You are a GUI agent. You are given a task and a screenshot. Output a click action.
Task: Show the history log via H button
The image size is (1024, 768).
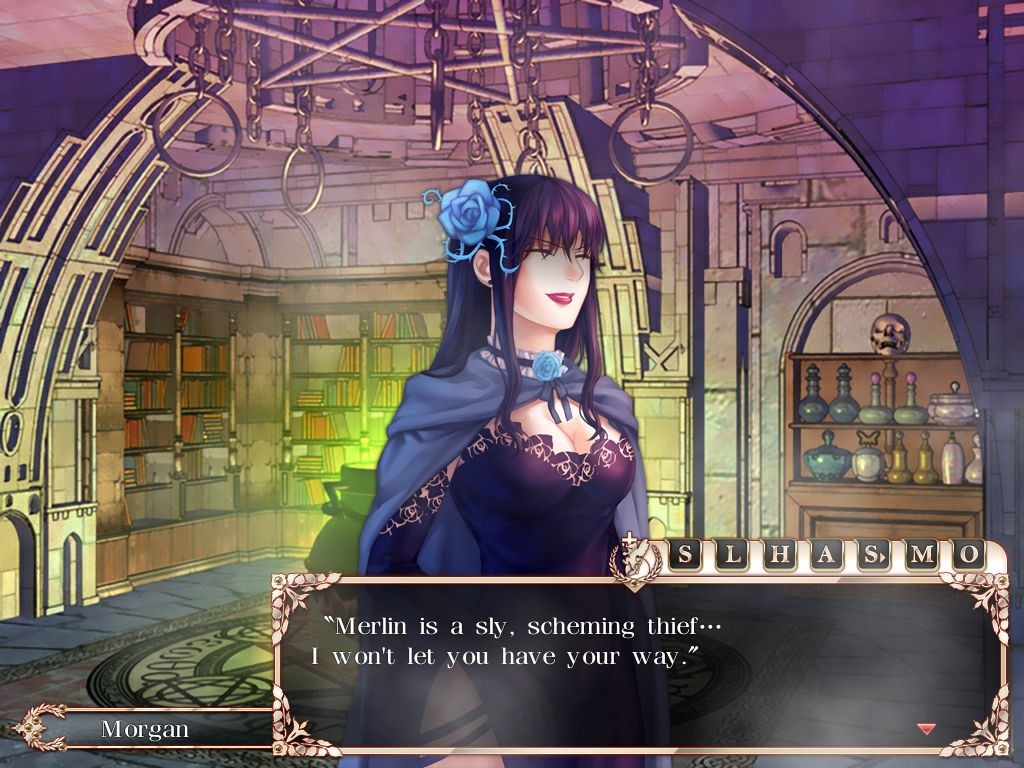point(779,555)
